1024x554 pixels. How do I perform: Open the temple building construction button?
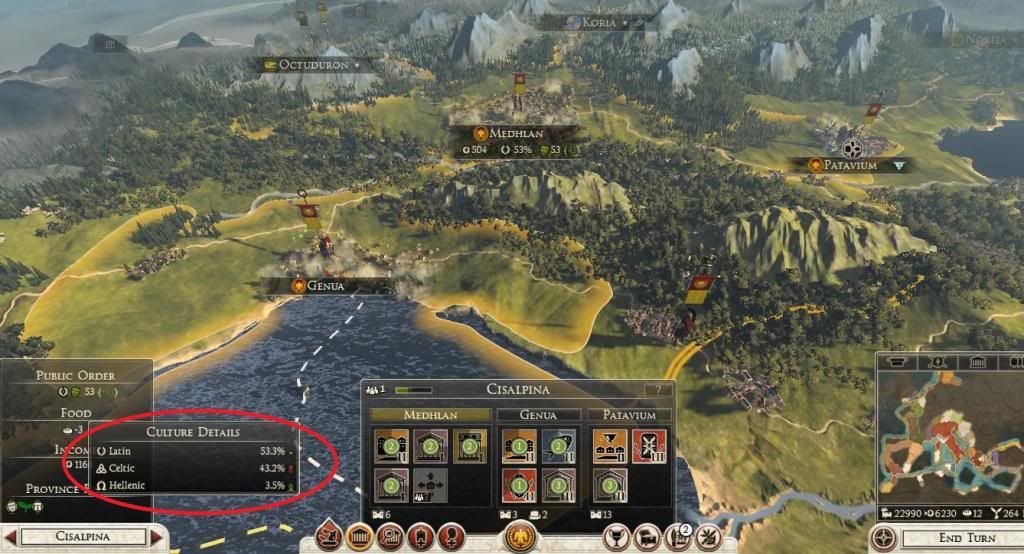pyautogui.click(x=360, y=537)
